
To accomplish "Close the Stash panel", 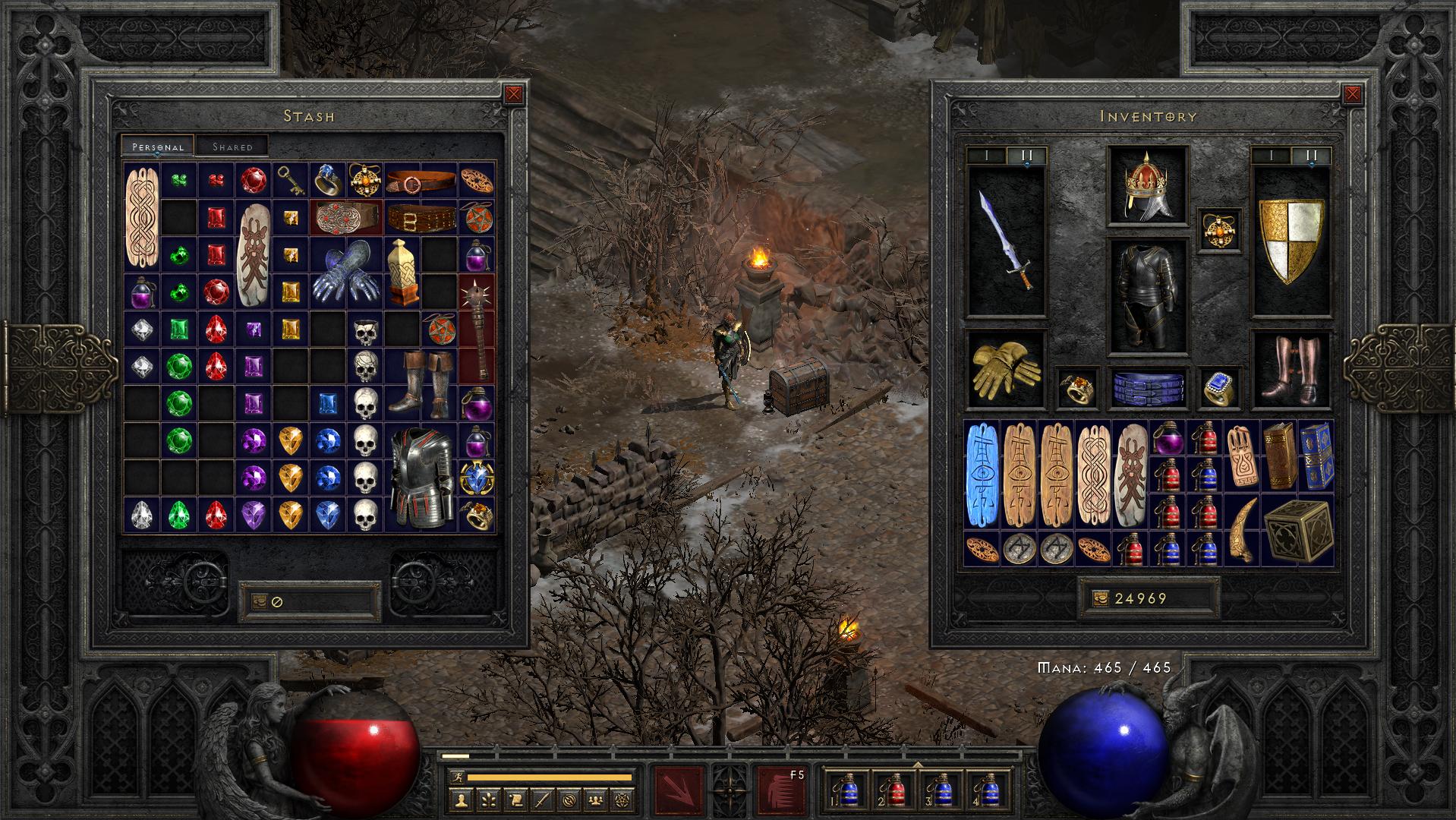I will [x=514, y=94].
